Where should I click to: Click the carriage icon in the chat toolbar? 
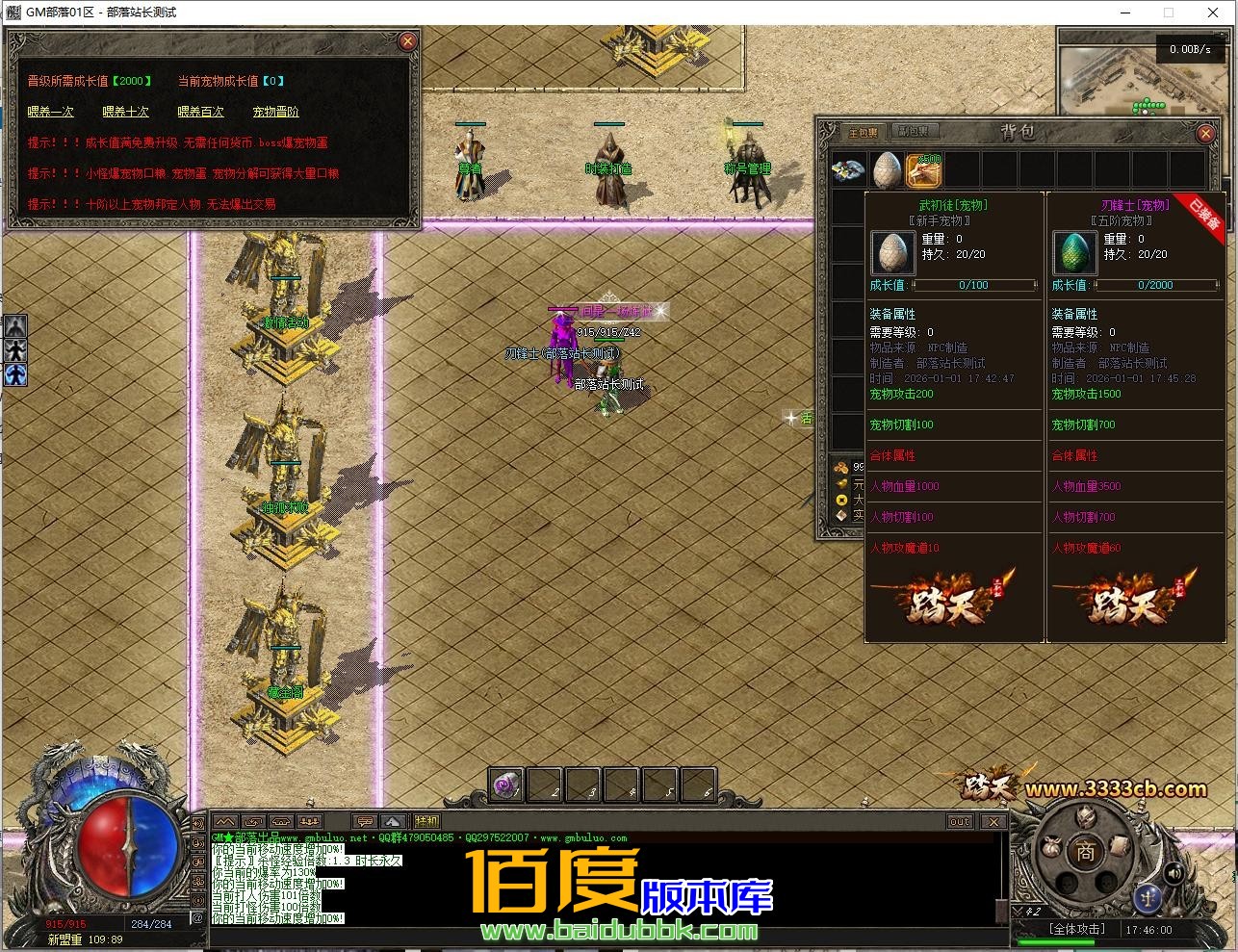(282, 821)
